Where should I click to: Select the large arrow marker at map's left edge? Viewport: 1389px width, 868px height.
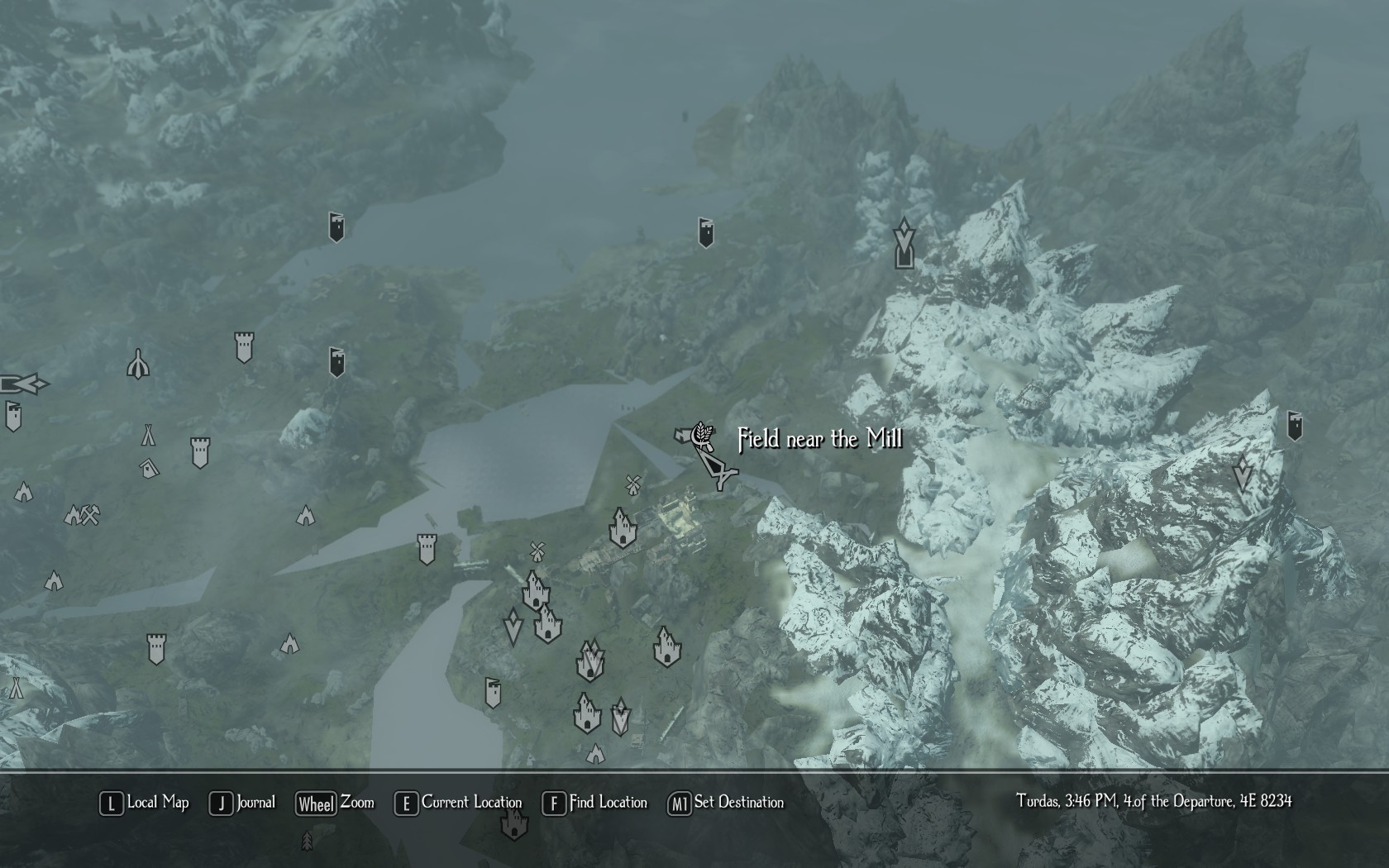(x=23, y=384)
